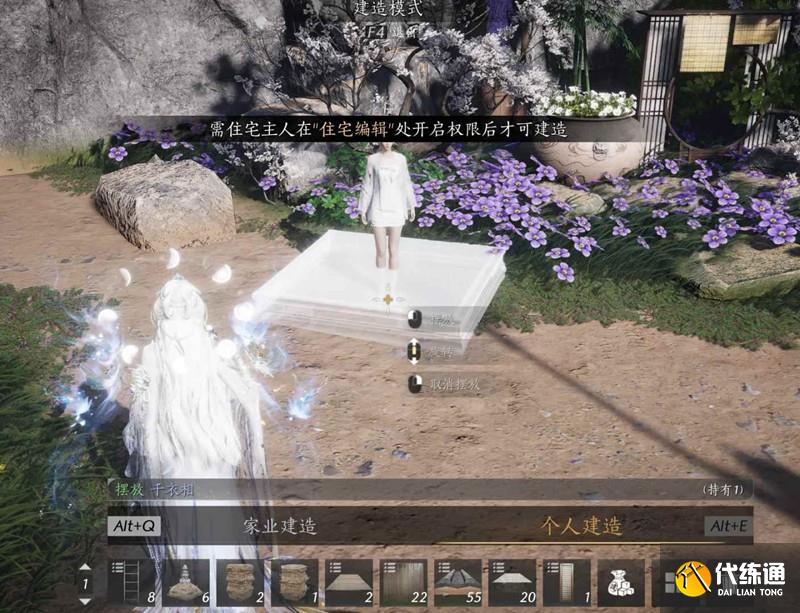Select the stone pagoda lantern slot
This screenshot has height=613, width=800.
(x=186, y=582)
